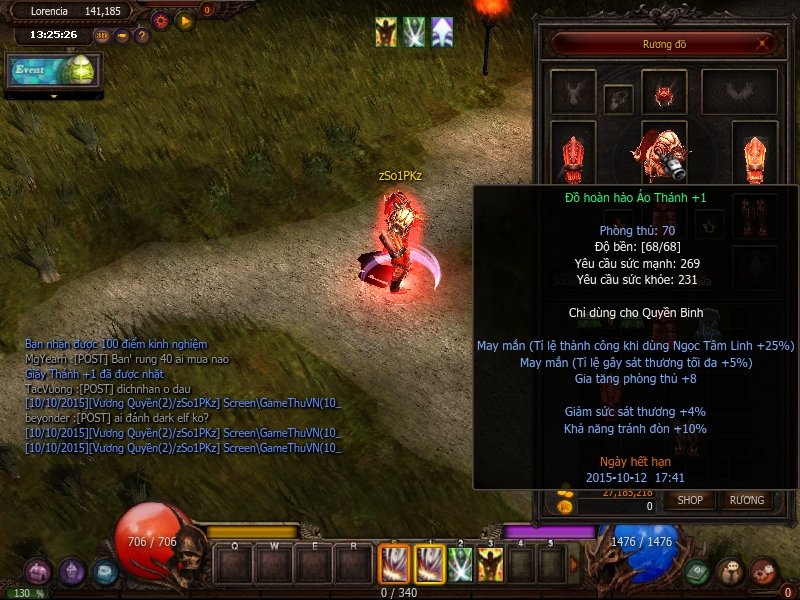Use the skill in hotbar slot 1
The width and height of the screenshot is (800, 600).
point(429,565)
